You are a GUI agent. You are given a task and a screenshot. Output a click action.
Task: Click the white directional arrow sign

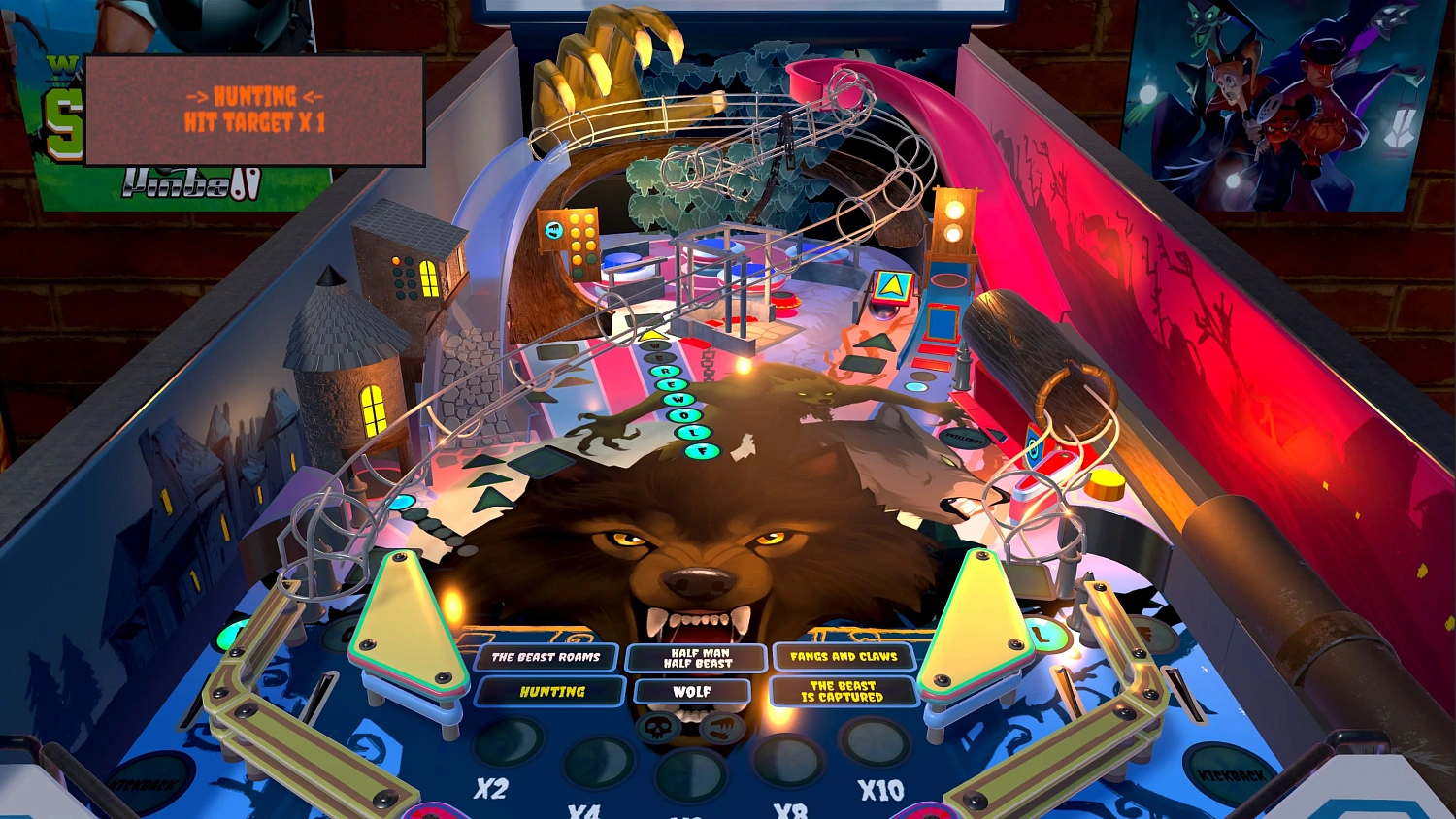tap(894, 285)
